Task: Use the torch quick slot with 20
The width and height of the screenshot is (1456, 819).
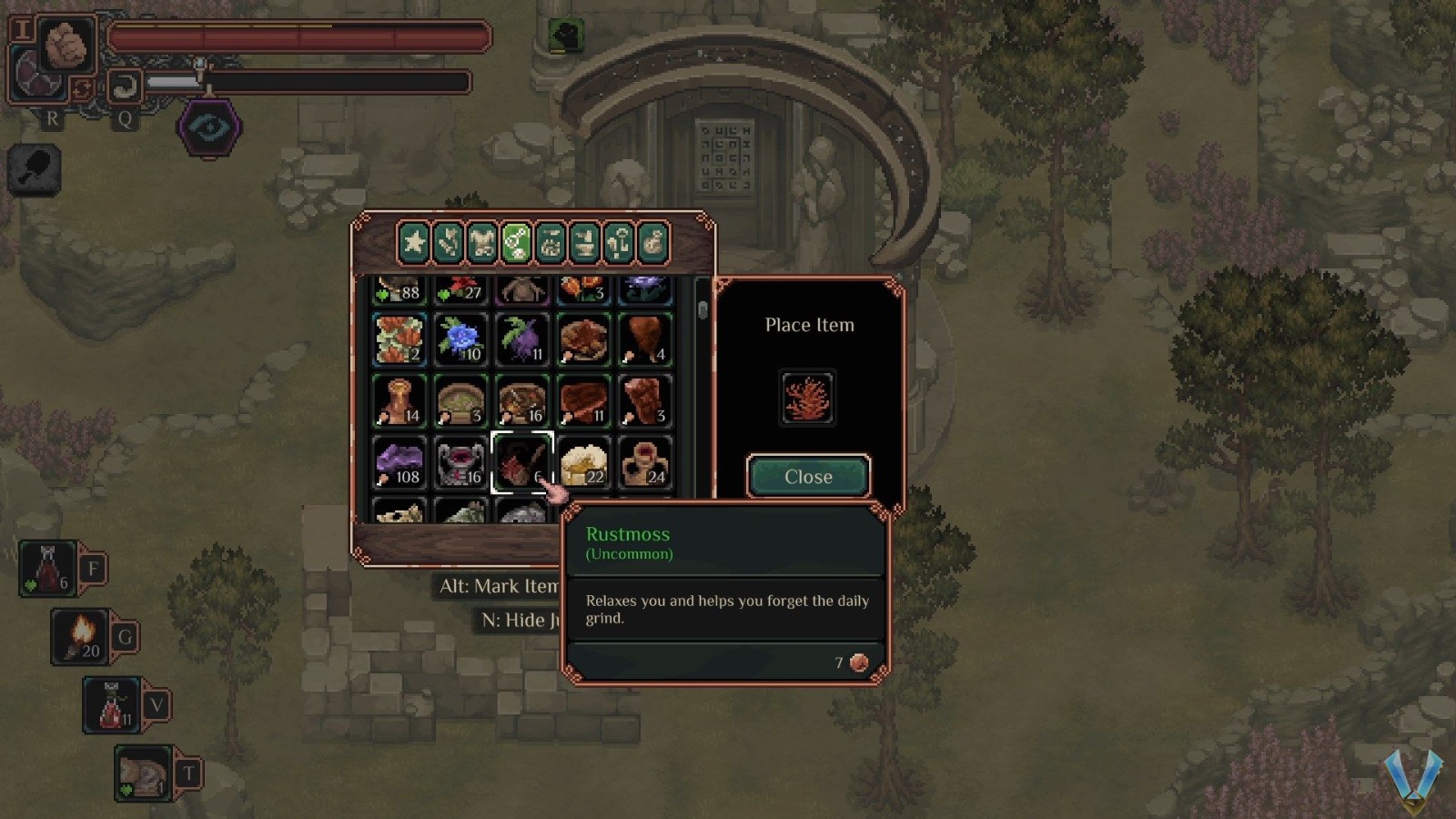Action: click(x=81, y=635)
